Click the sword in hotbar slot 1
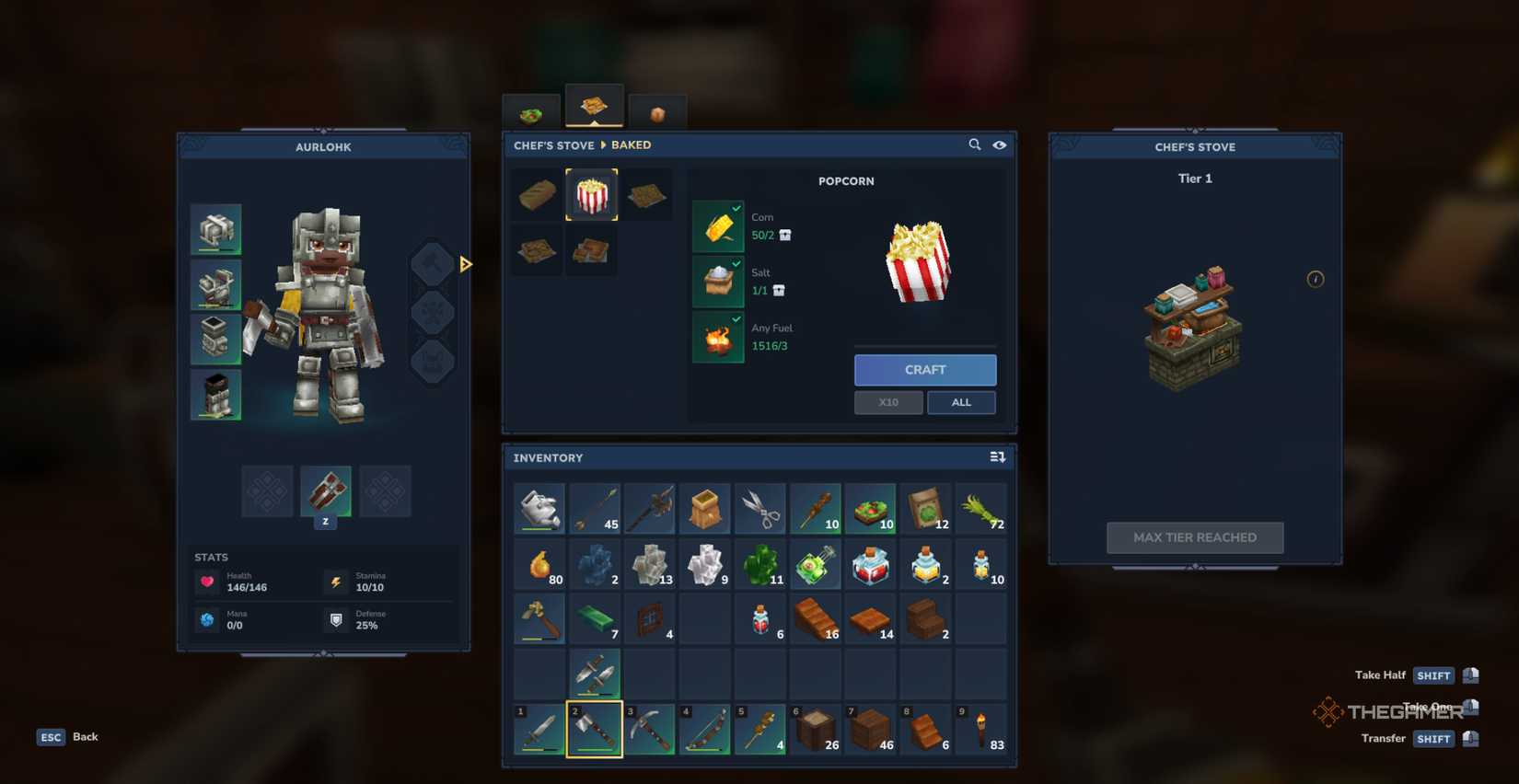 tap(539, 730)
